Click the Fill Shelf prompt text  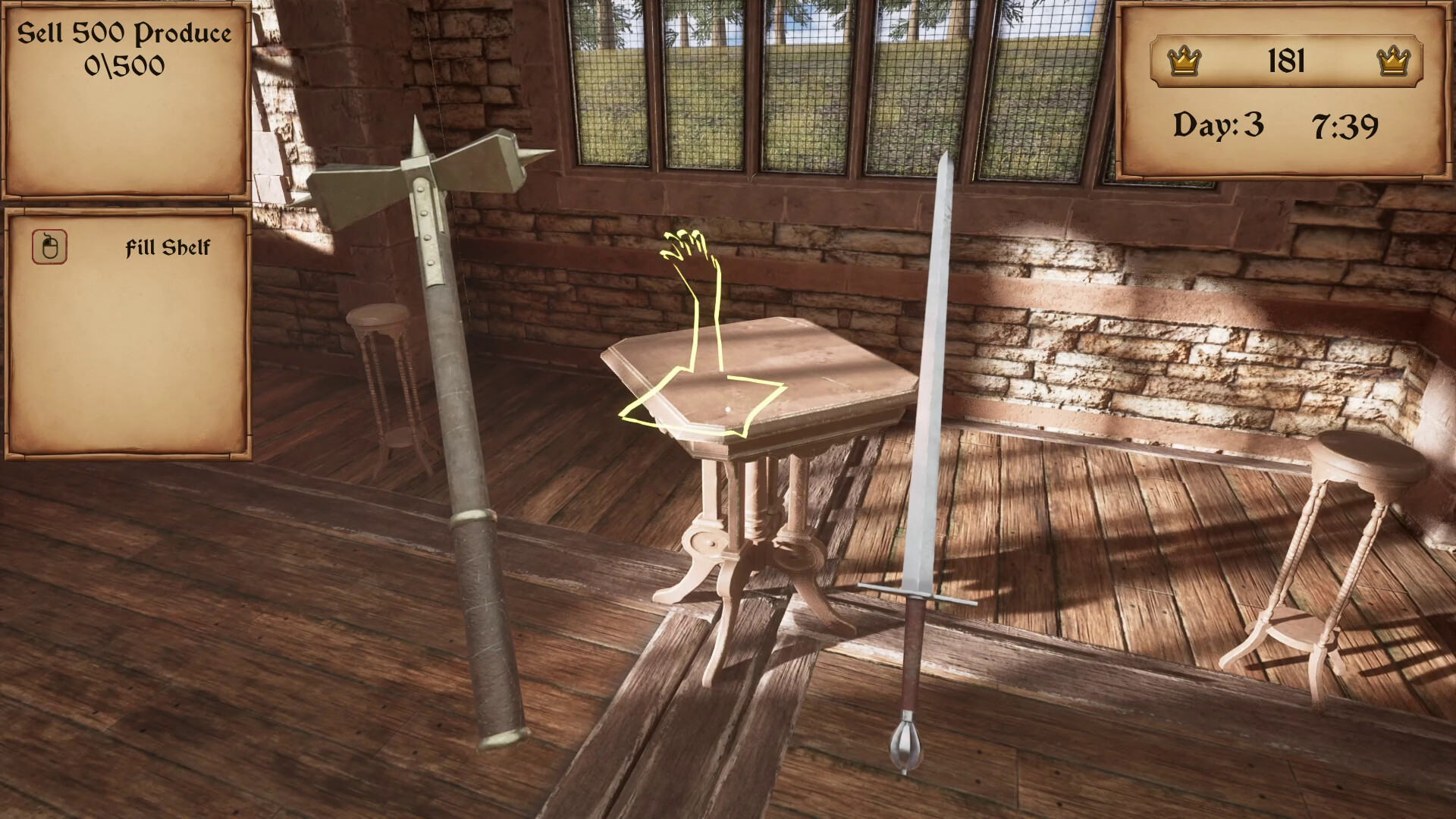pos(168,246)
